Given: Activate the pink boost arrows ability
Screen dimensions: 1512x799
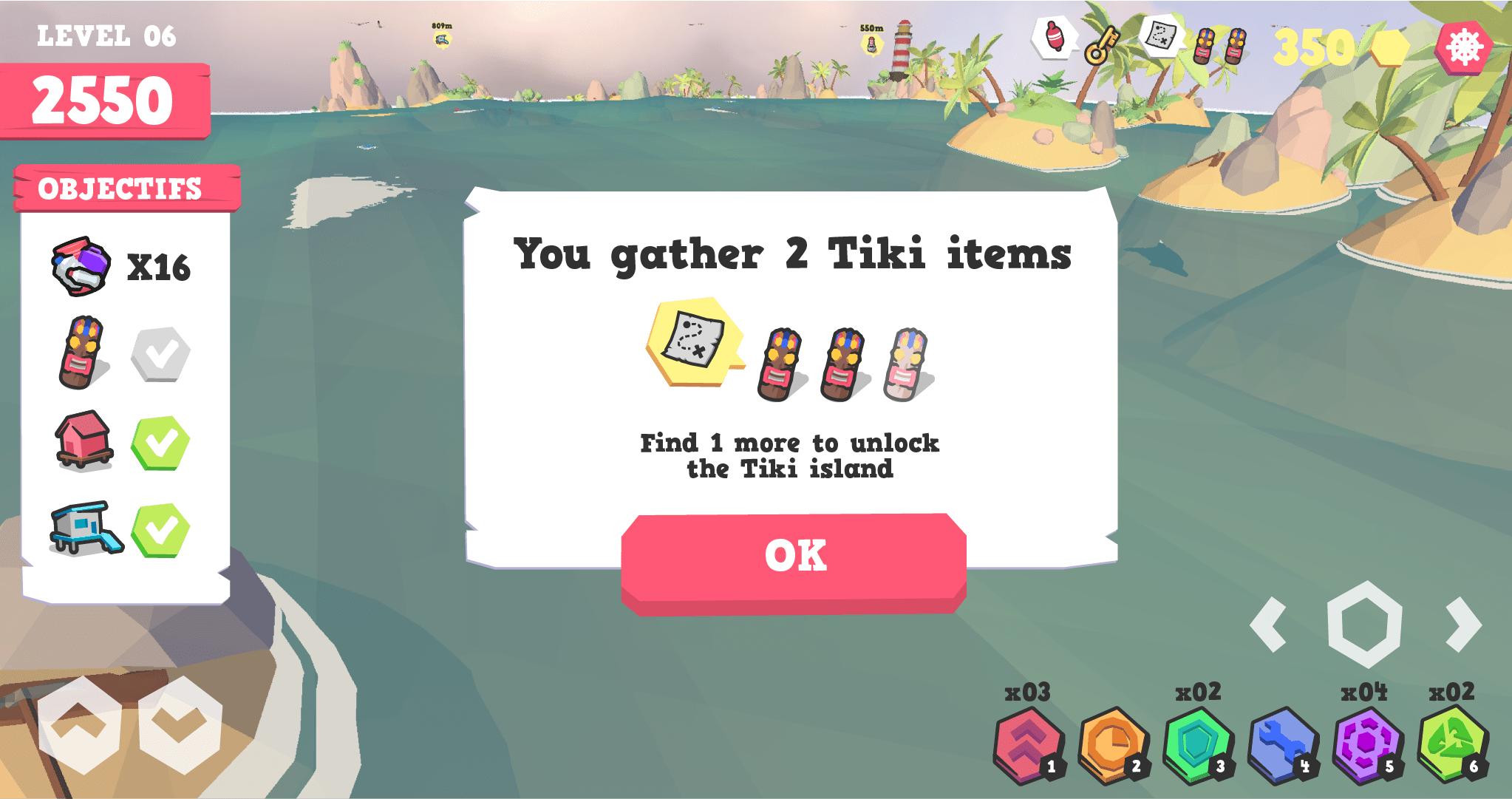Looking at the screenshot, I should point(1028,744).
